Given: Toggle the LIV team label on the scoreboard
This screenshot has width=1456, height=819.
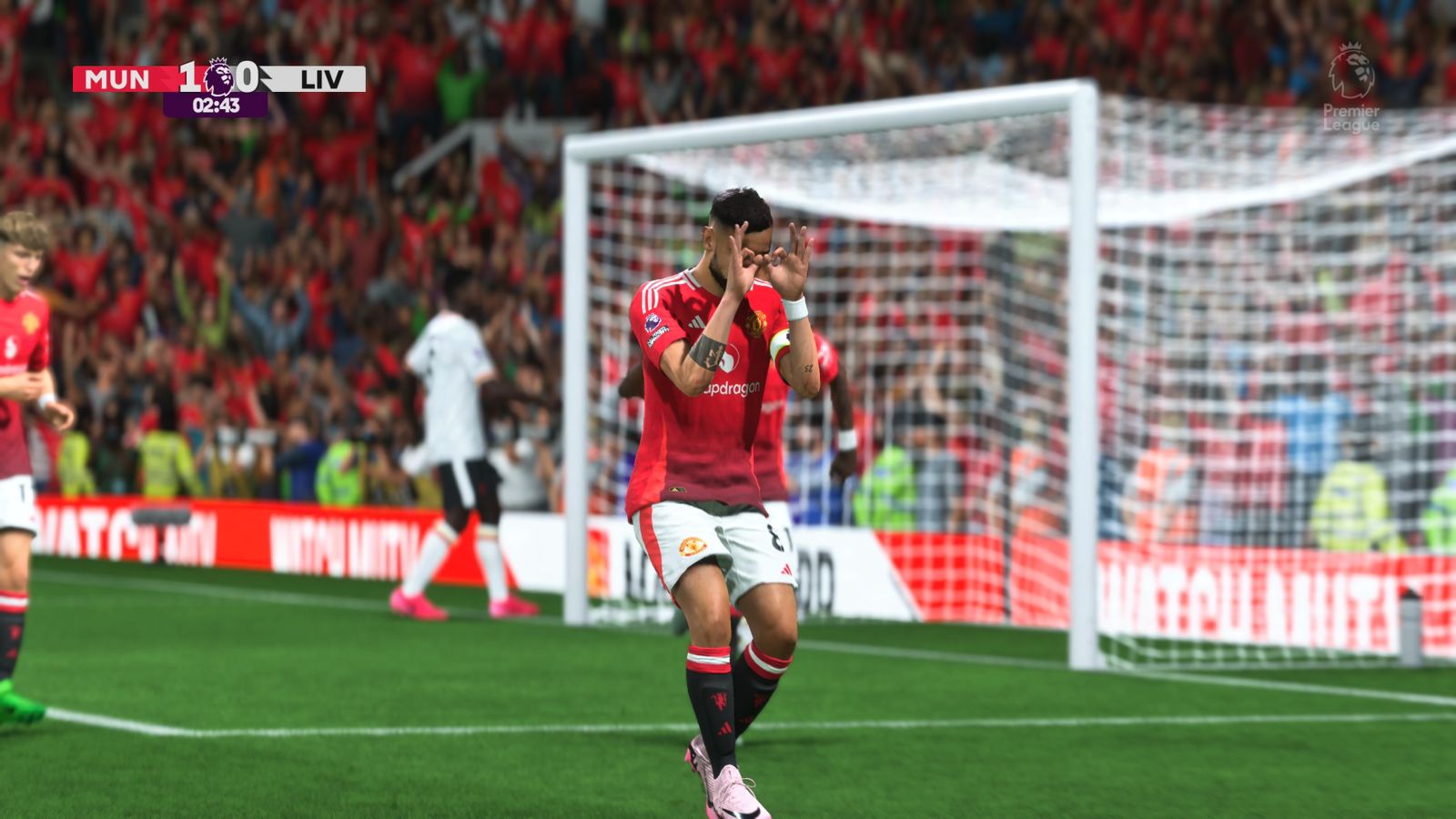Looking at the screenshot, I should [322, 77].
